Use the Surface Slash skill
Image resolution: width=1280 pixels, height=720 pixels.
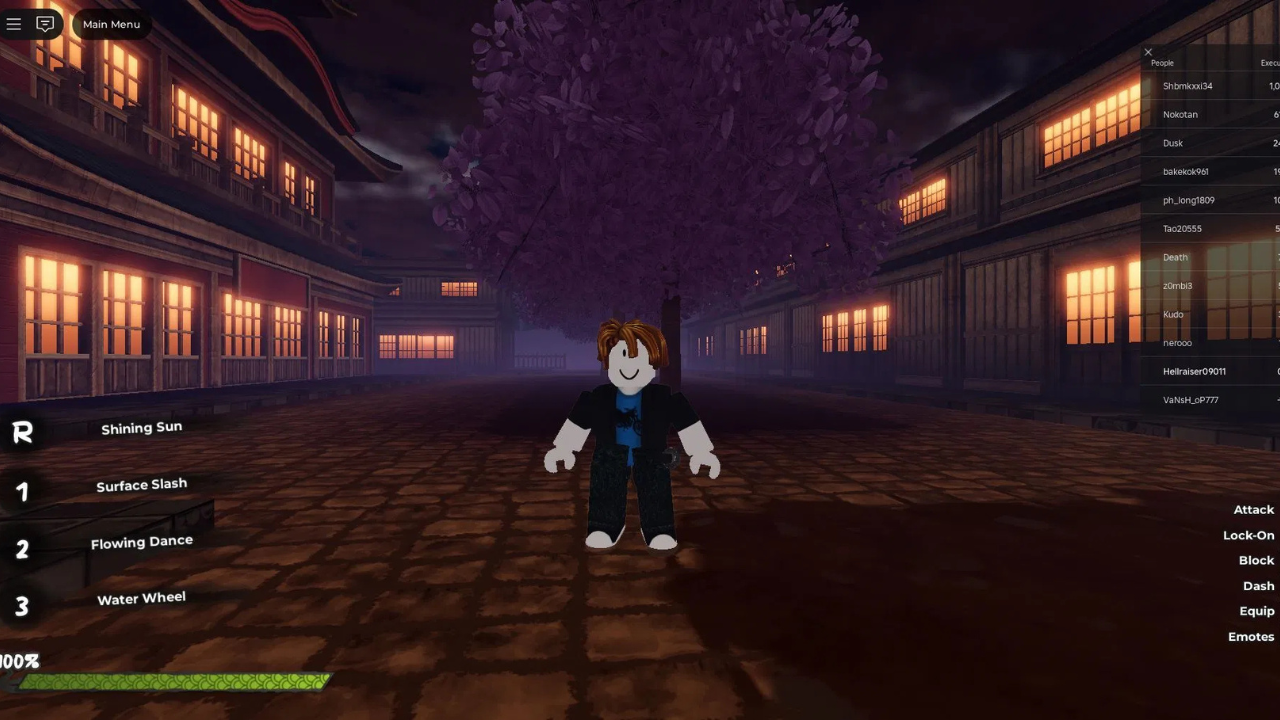tap(141, 485)
